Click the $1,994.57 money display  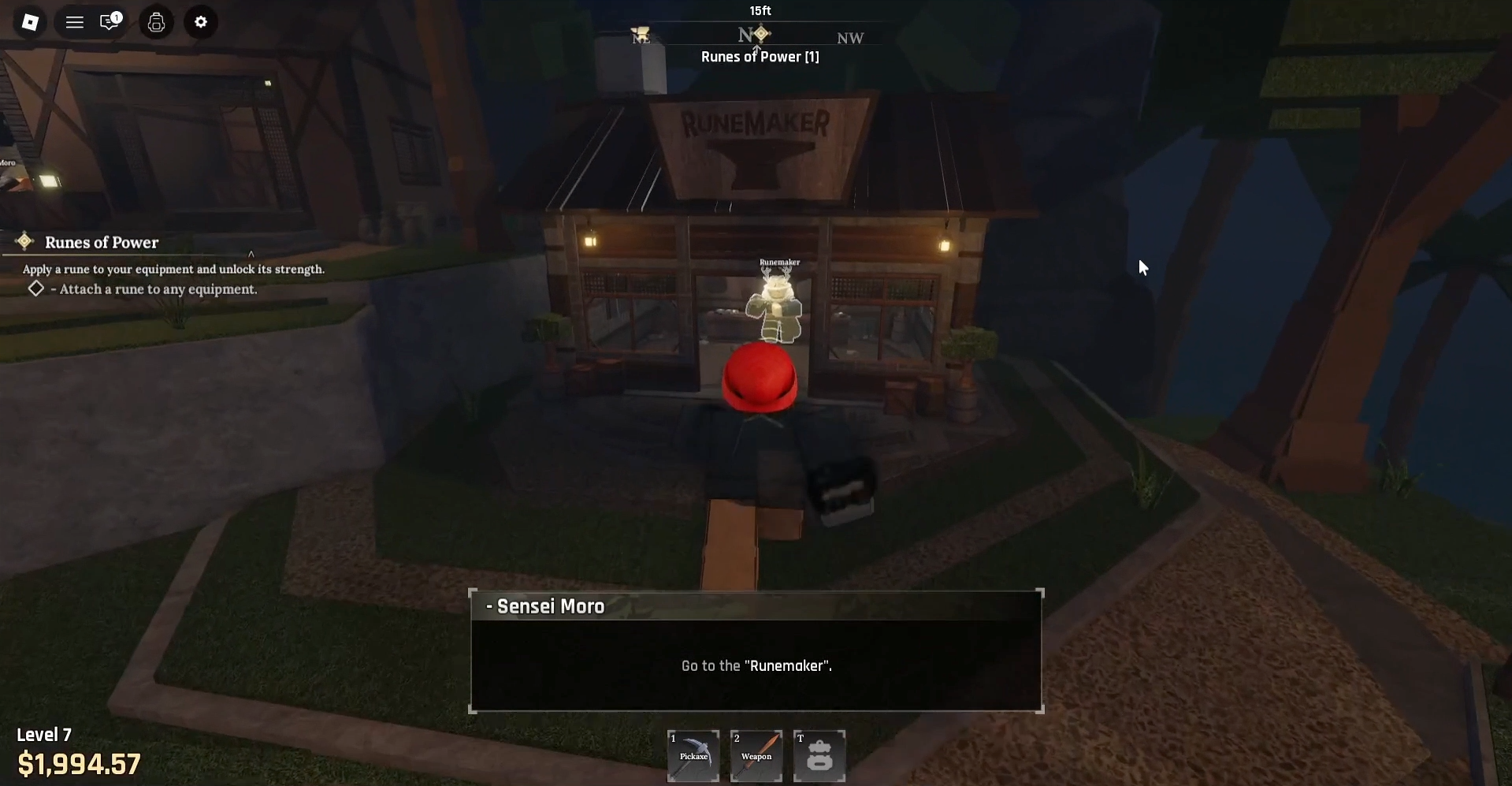click(x=80, y=762)
